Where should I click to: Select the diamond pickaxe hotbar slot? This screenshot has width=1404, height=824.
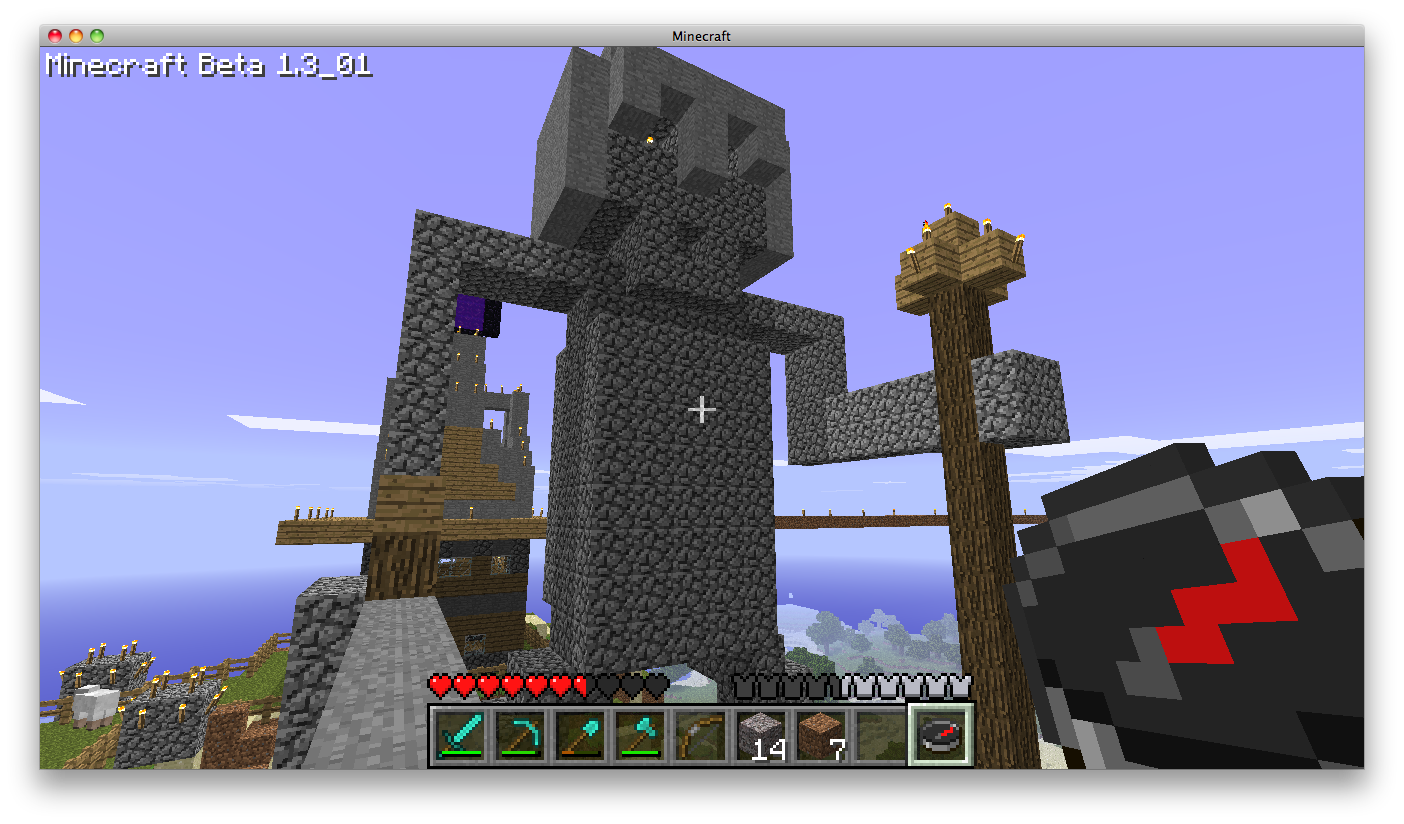[x=520, y=737]
